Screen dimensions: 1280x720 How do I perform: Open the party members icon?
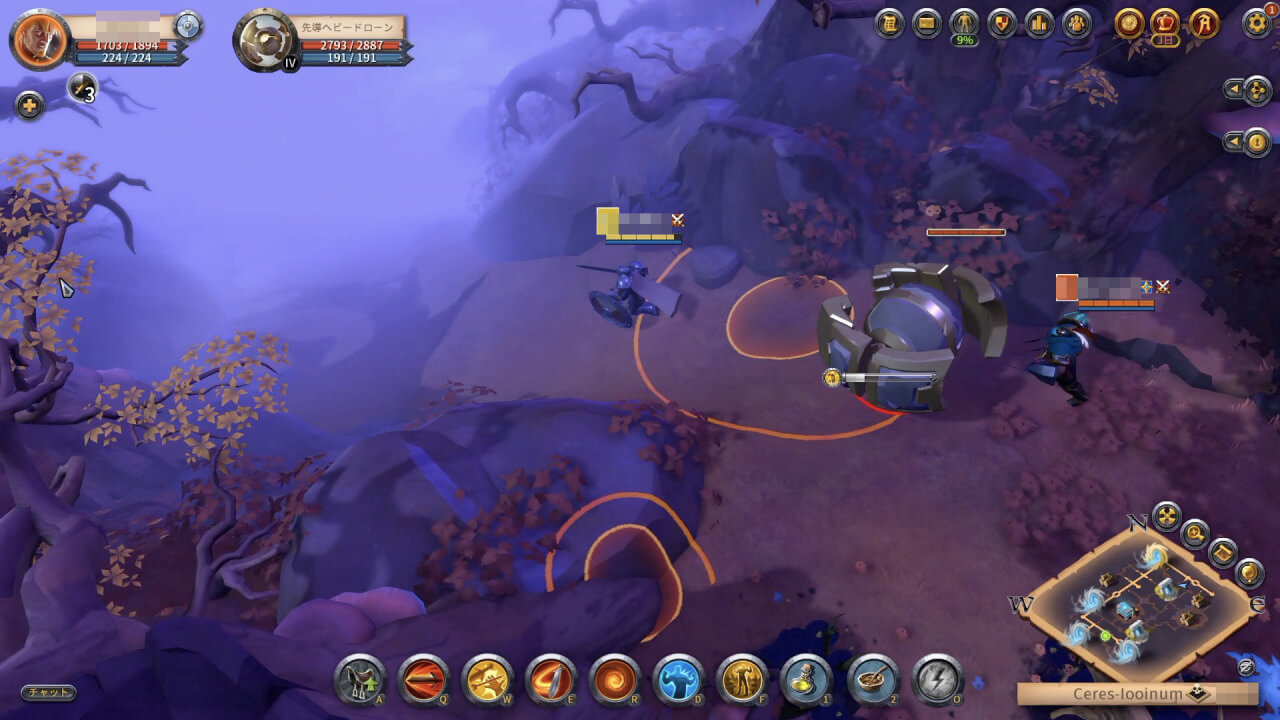(1077, 23)
